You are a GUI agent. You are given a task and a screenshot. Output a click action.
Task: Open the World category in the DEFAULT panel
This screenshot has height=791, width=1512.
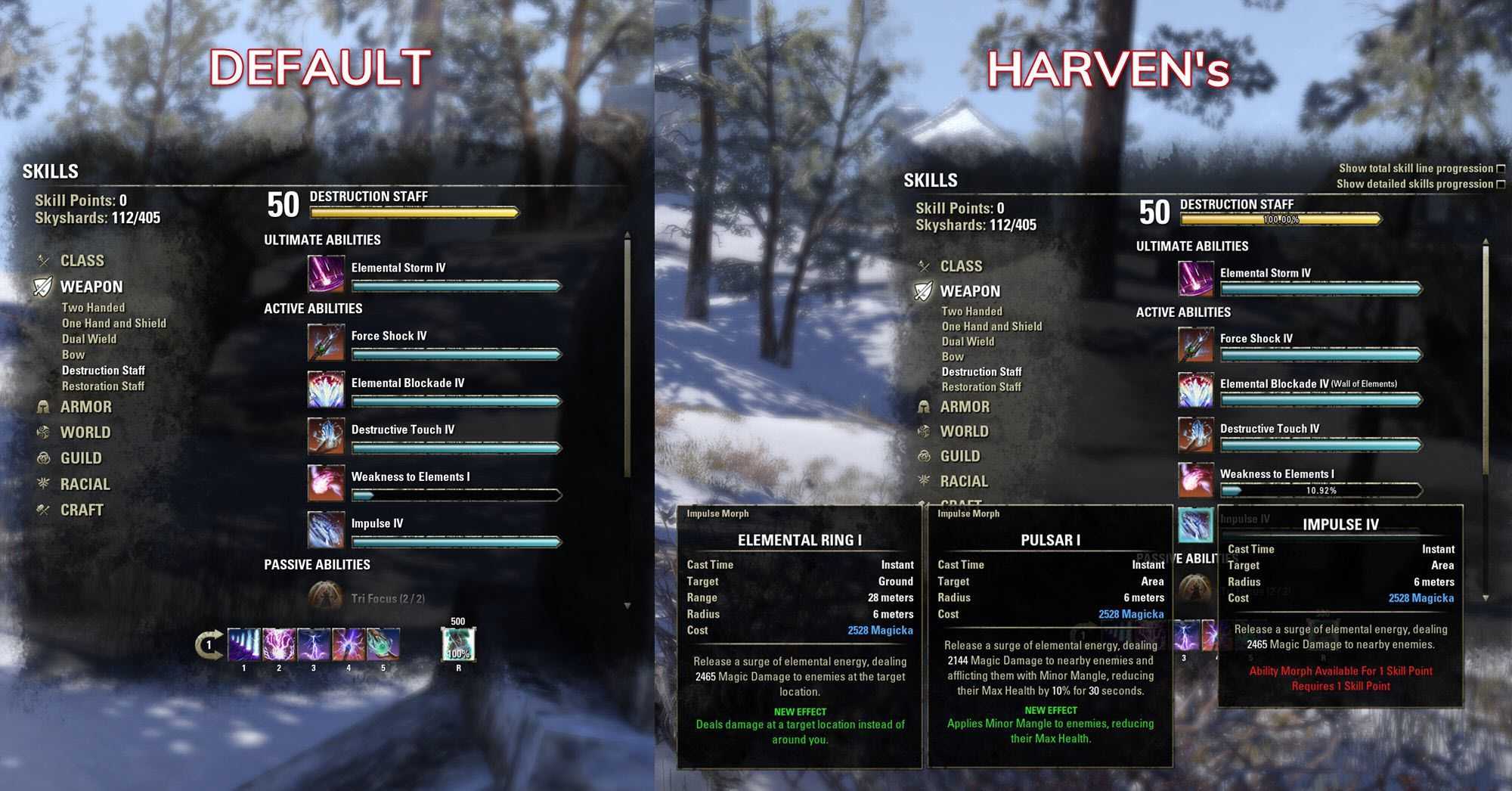point(85,433)
